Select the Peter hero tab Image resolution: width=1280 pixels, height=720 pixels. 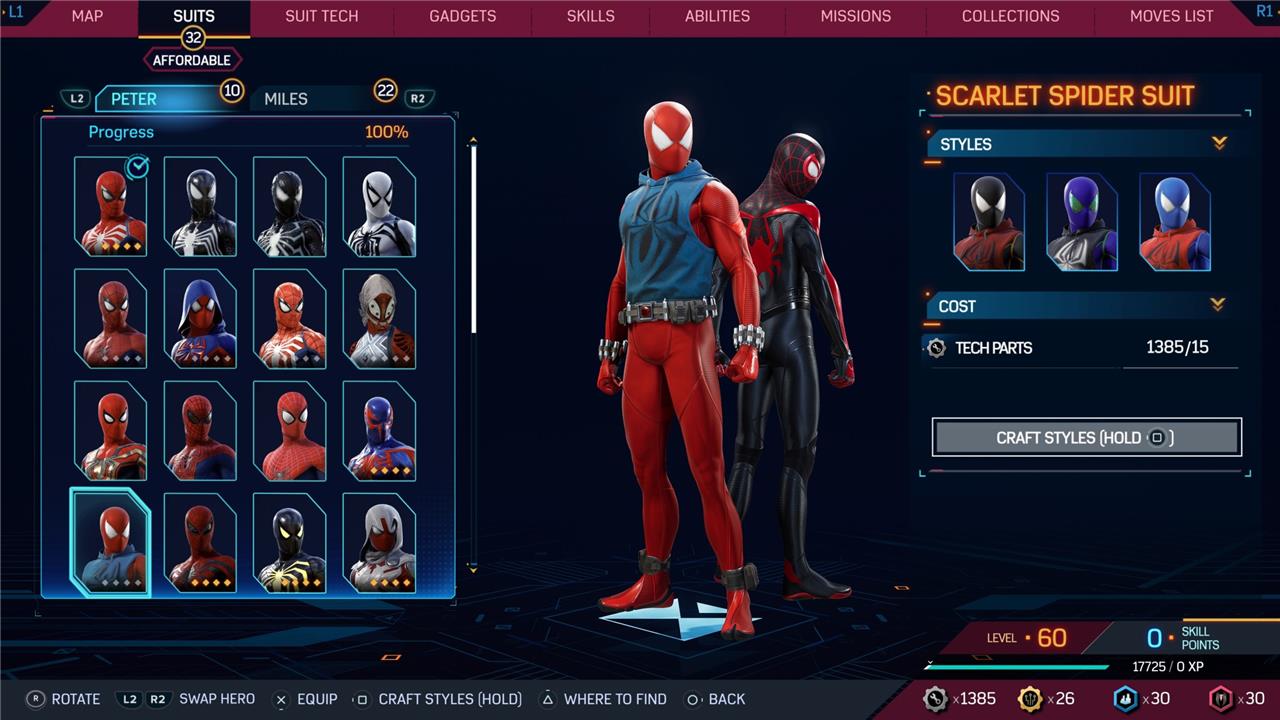134,99
